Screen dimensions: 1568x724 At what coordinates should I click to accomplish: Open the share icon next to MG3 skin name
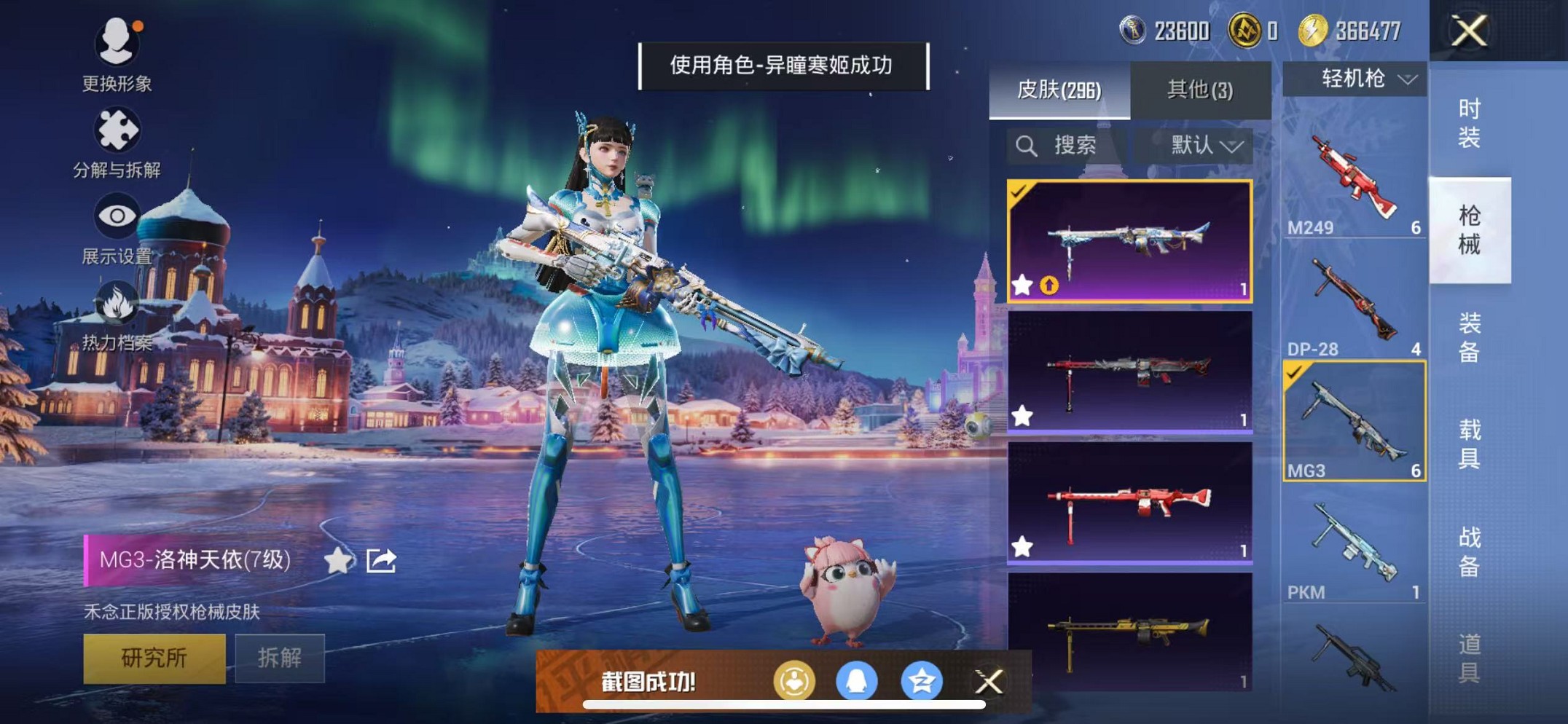(x=380, y=558)
